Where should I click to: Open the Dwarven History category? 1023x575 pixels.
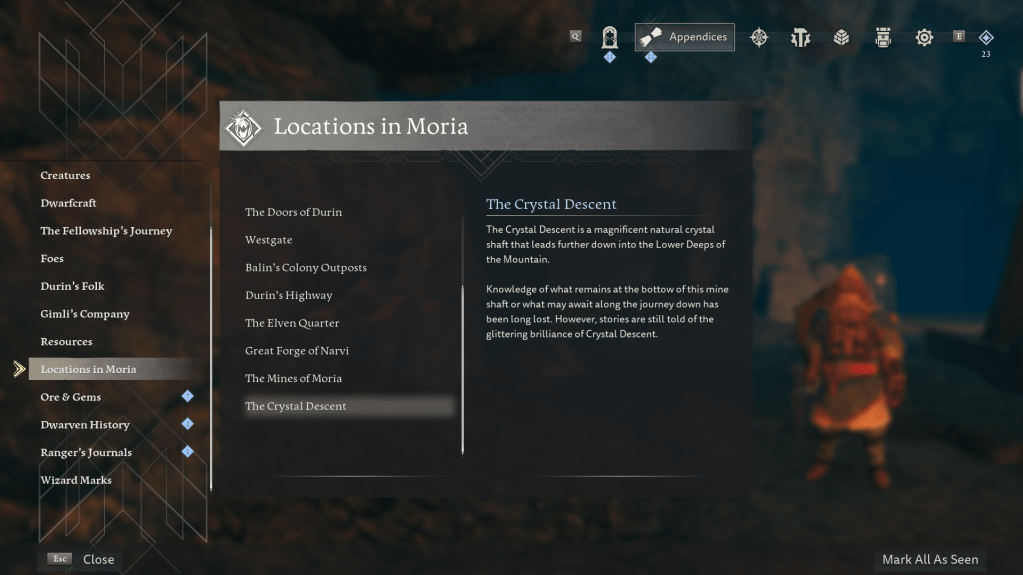point(85,425)
